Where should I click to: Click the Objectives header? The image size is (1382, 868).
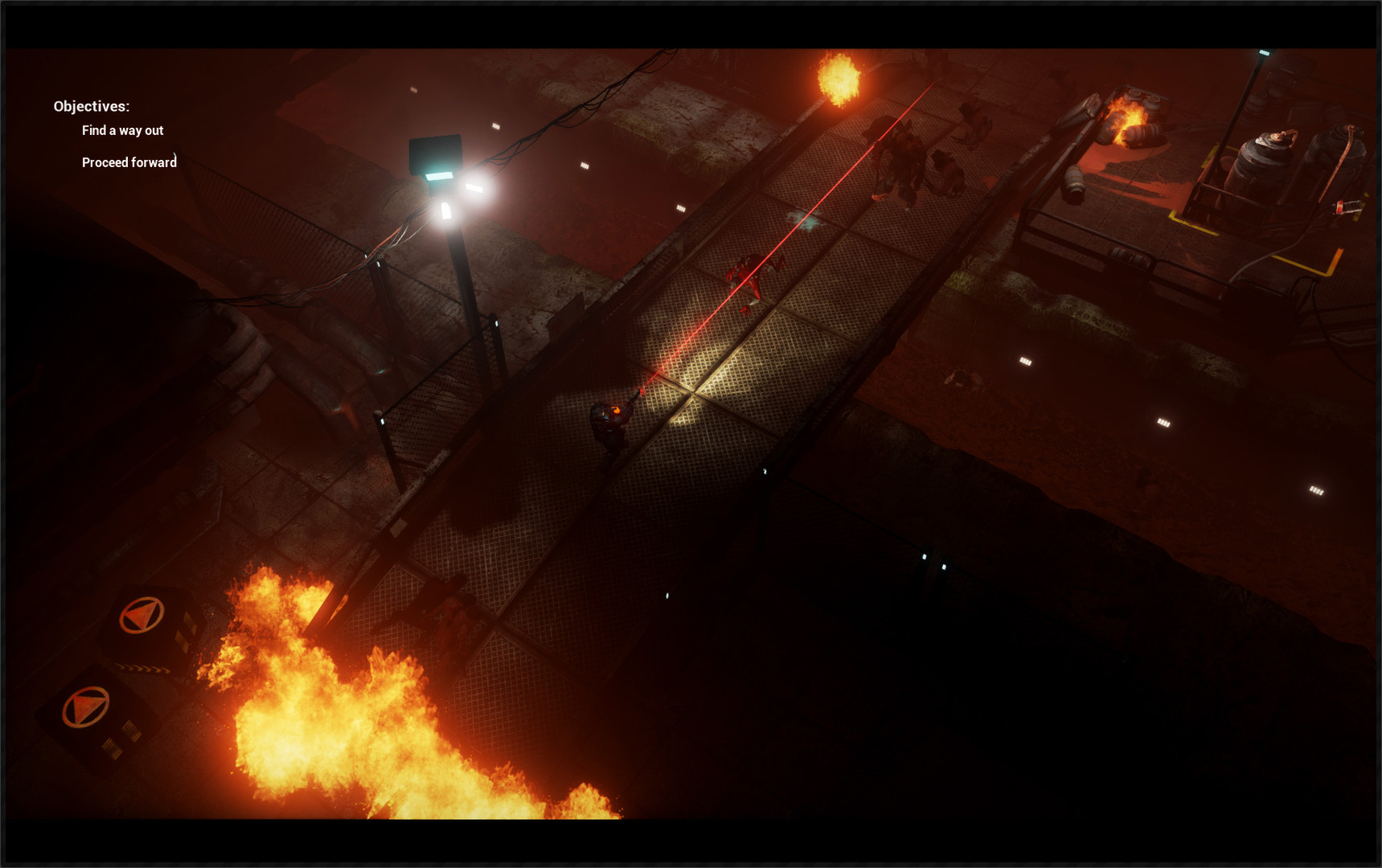(x=91, y=105)
